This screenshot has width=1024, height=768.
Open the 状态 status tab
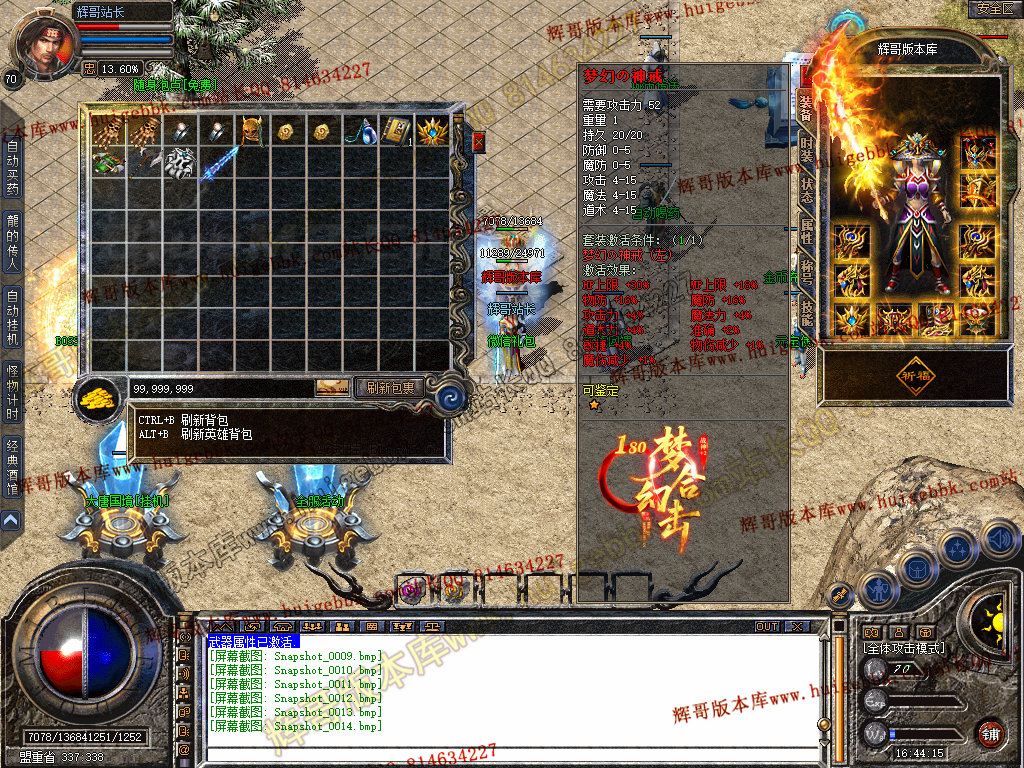(x=806, y=190)
